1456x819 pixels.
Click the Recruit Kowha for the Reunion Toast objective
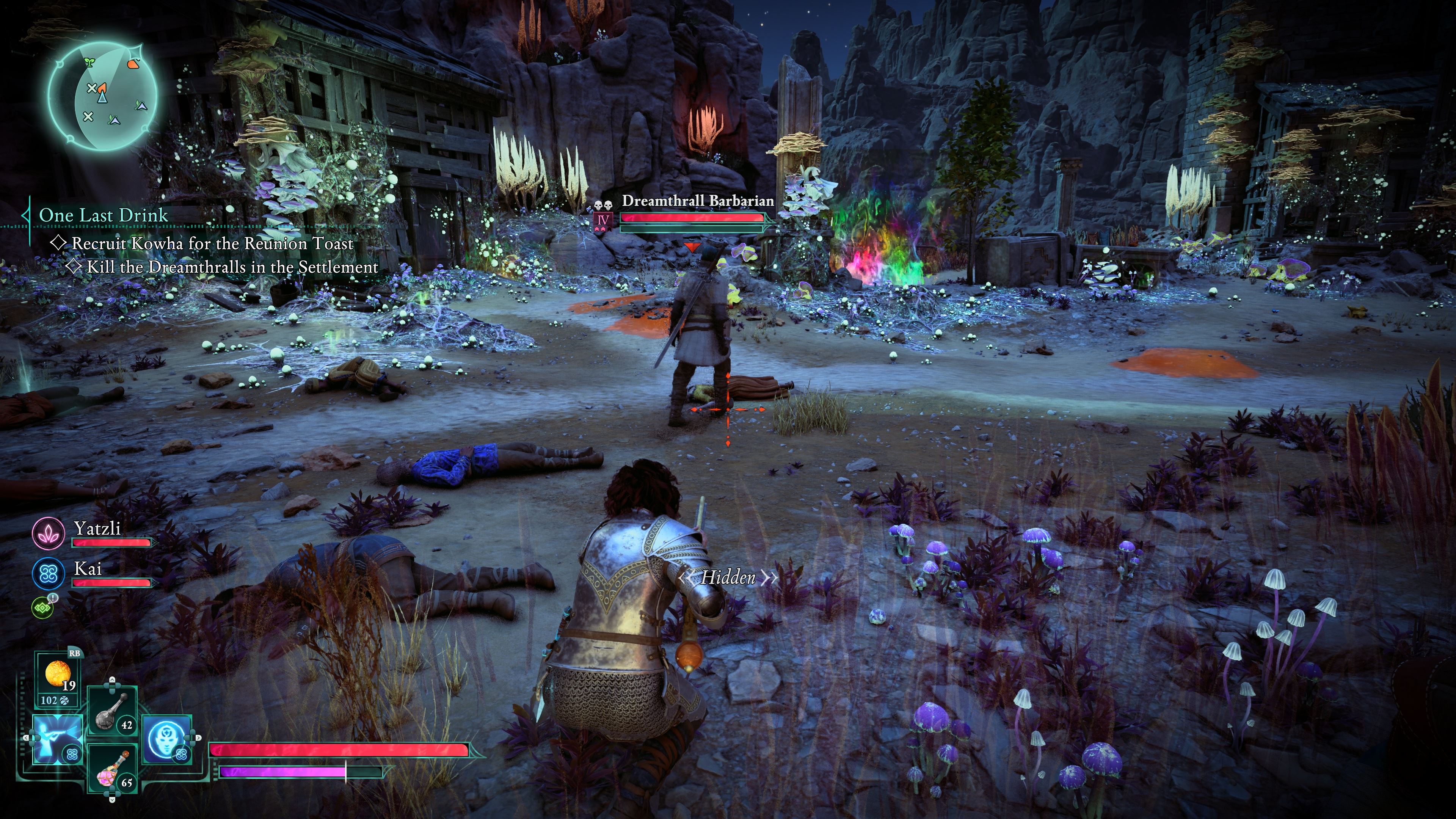coord(212,243)
